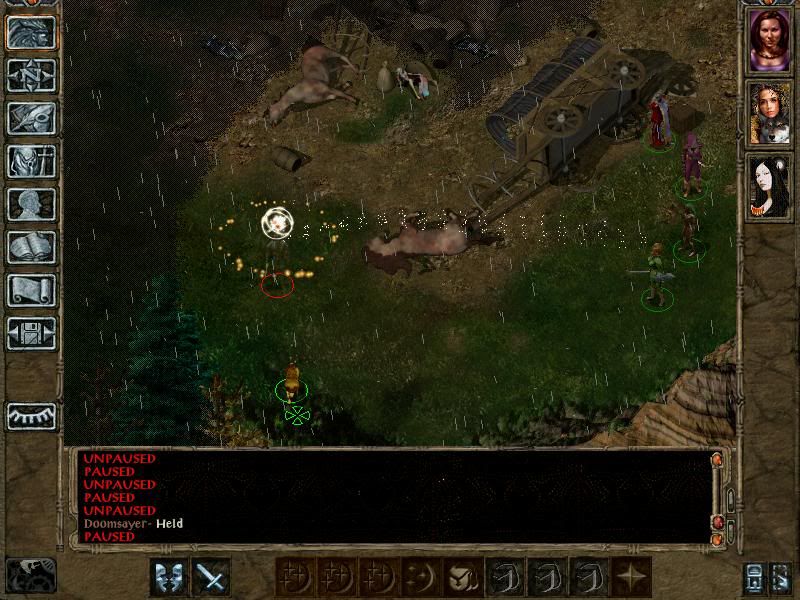The height and width of the screenshot is (600, 800).
Task: Choose the sword attack button in the action bar
Action: 211,577
